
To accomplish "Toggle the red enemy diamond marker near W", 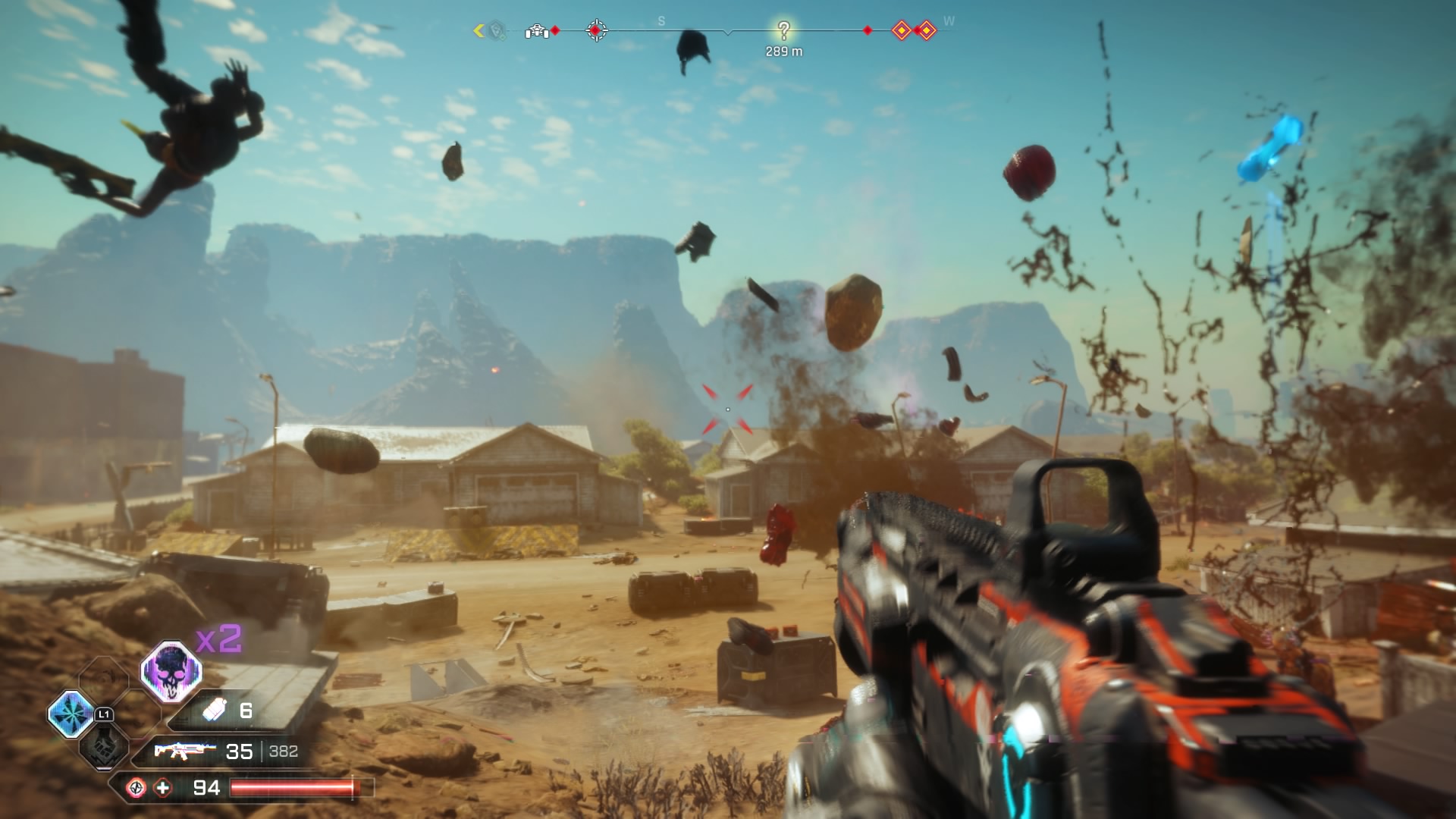I will point(868,30).
